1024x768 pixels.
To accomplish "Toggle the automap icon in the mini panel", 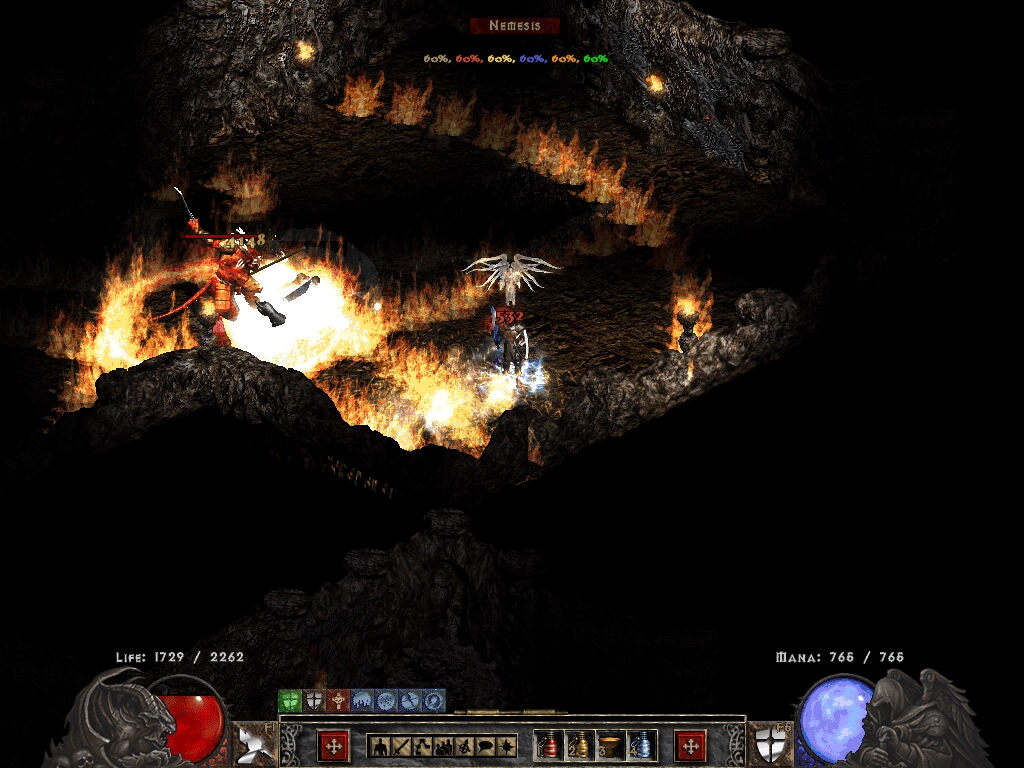I will point(465,745).
